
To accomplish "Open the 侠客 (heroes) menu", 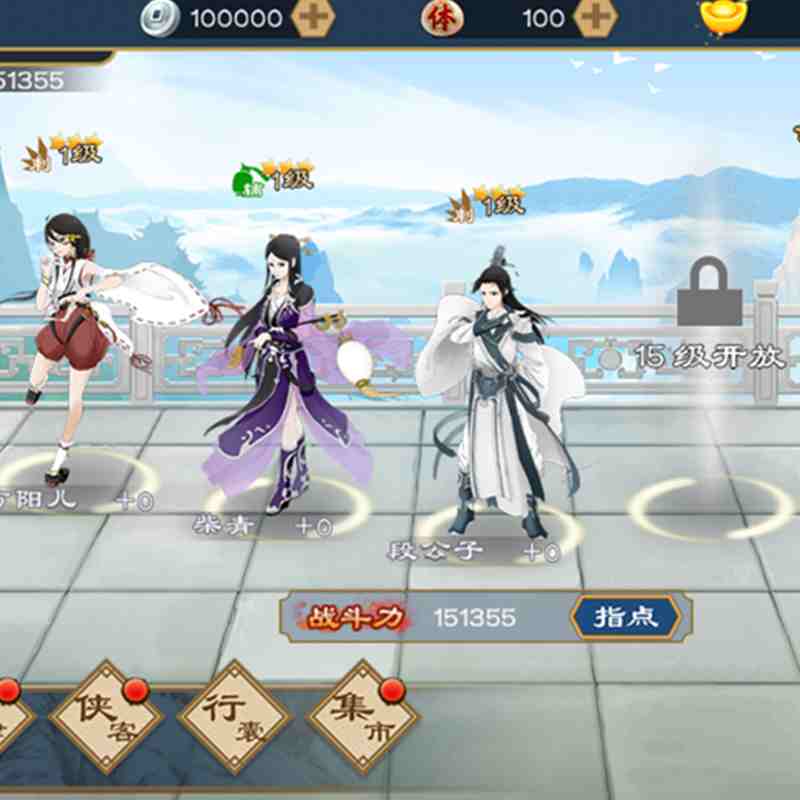I will [x=106, y=716].
